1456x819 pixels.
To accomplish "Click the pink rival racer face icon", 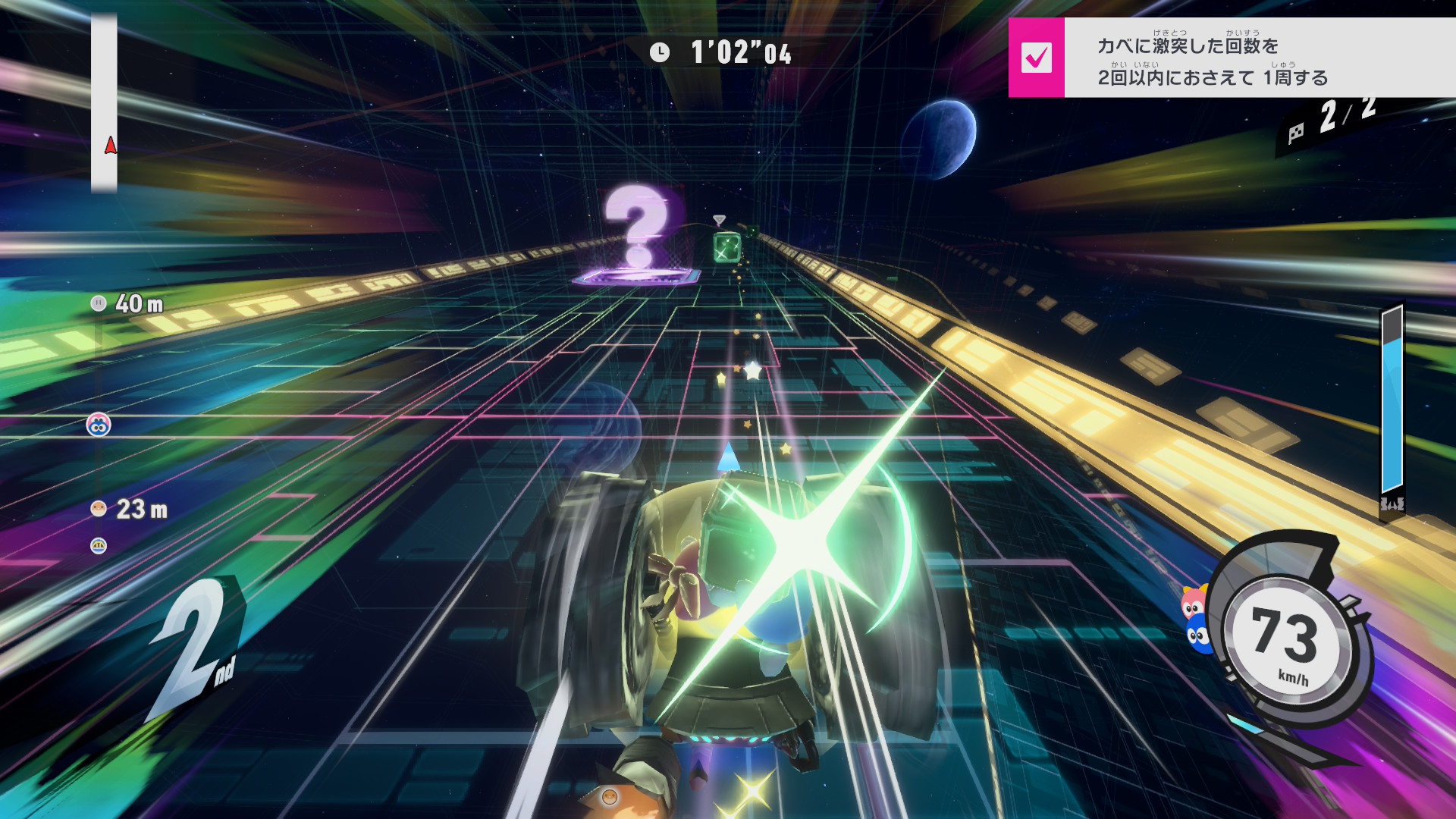I will tap(99, 425).
